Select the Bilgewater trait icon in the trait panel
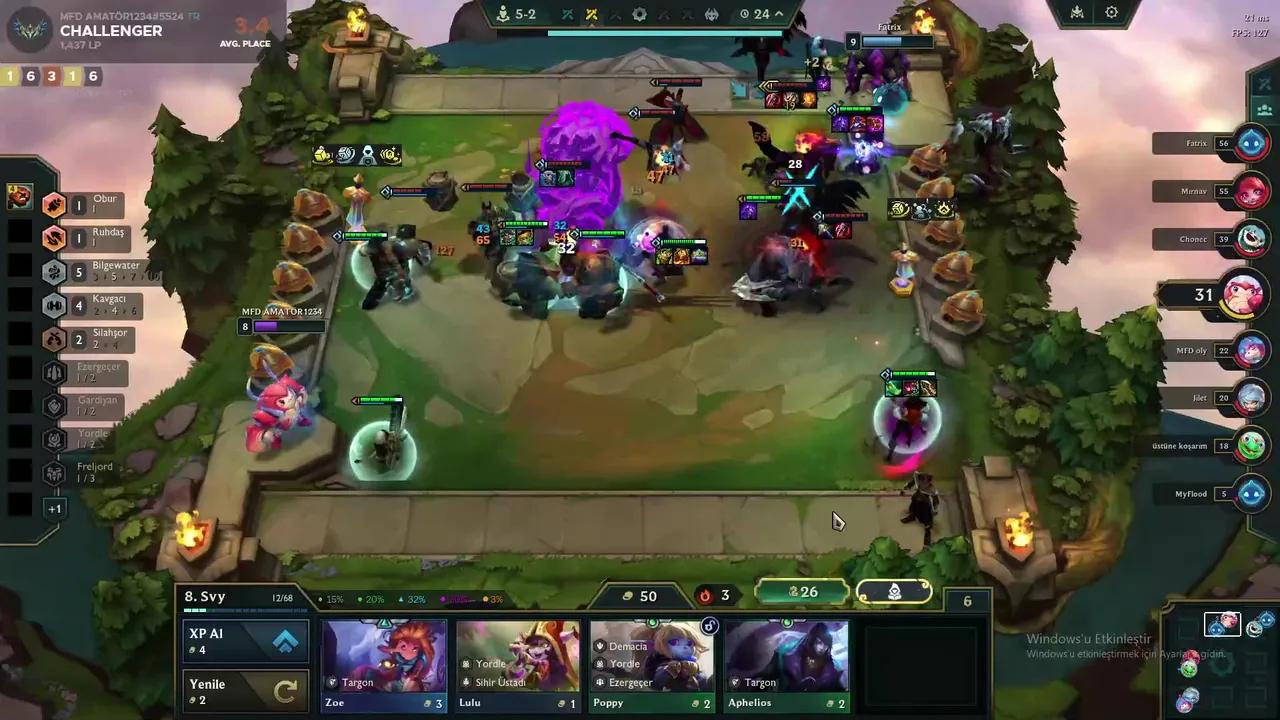The width and height of the screenshot is (1280, 720). [53, 272]
